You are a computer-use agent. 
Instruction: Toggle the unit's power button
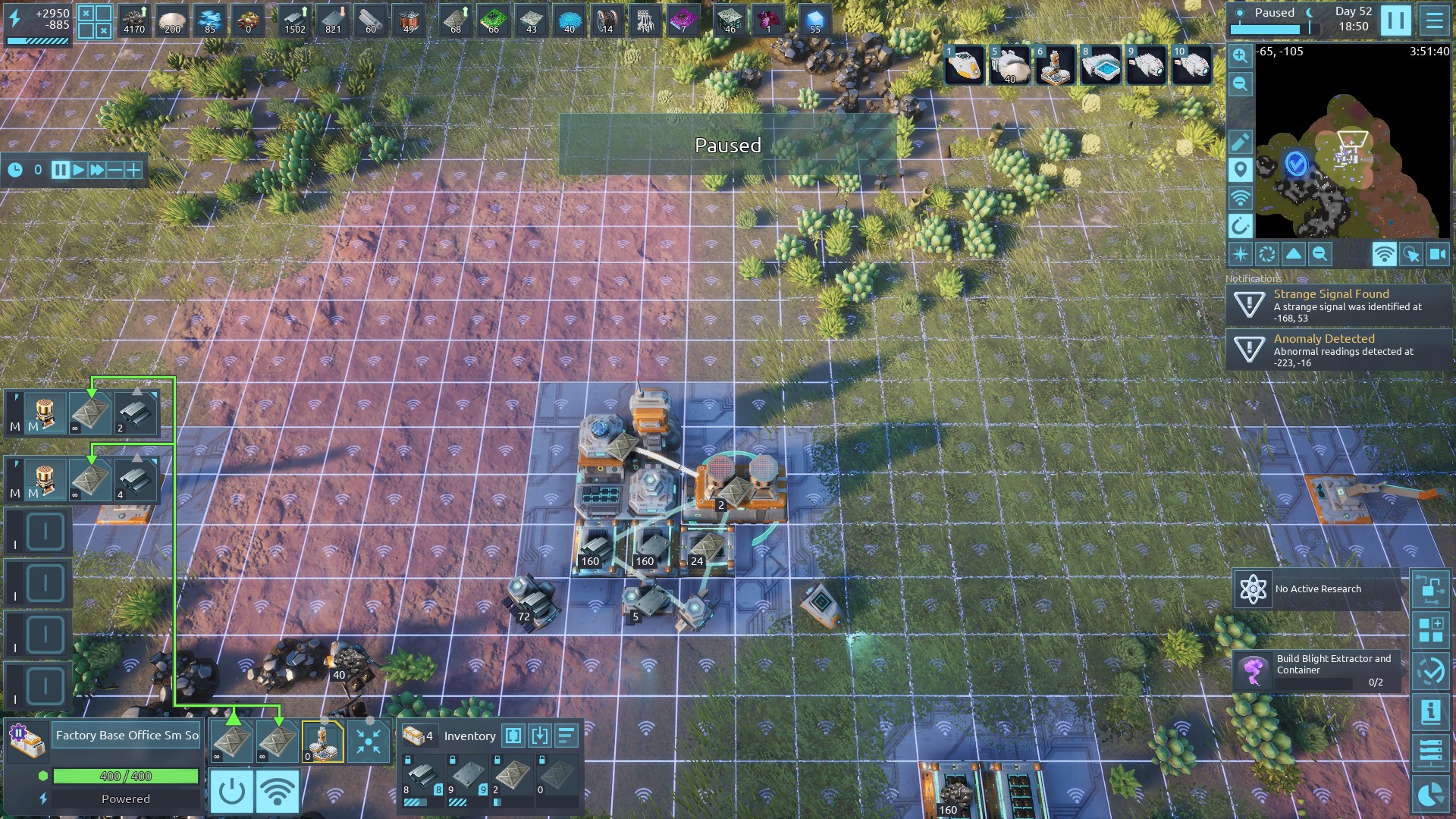231,792
